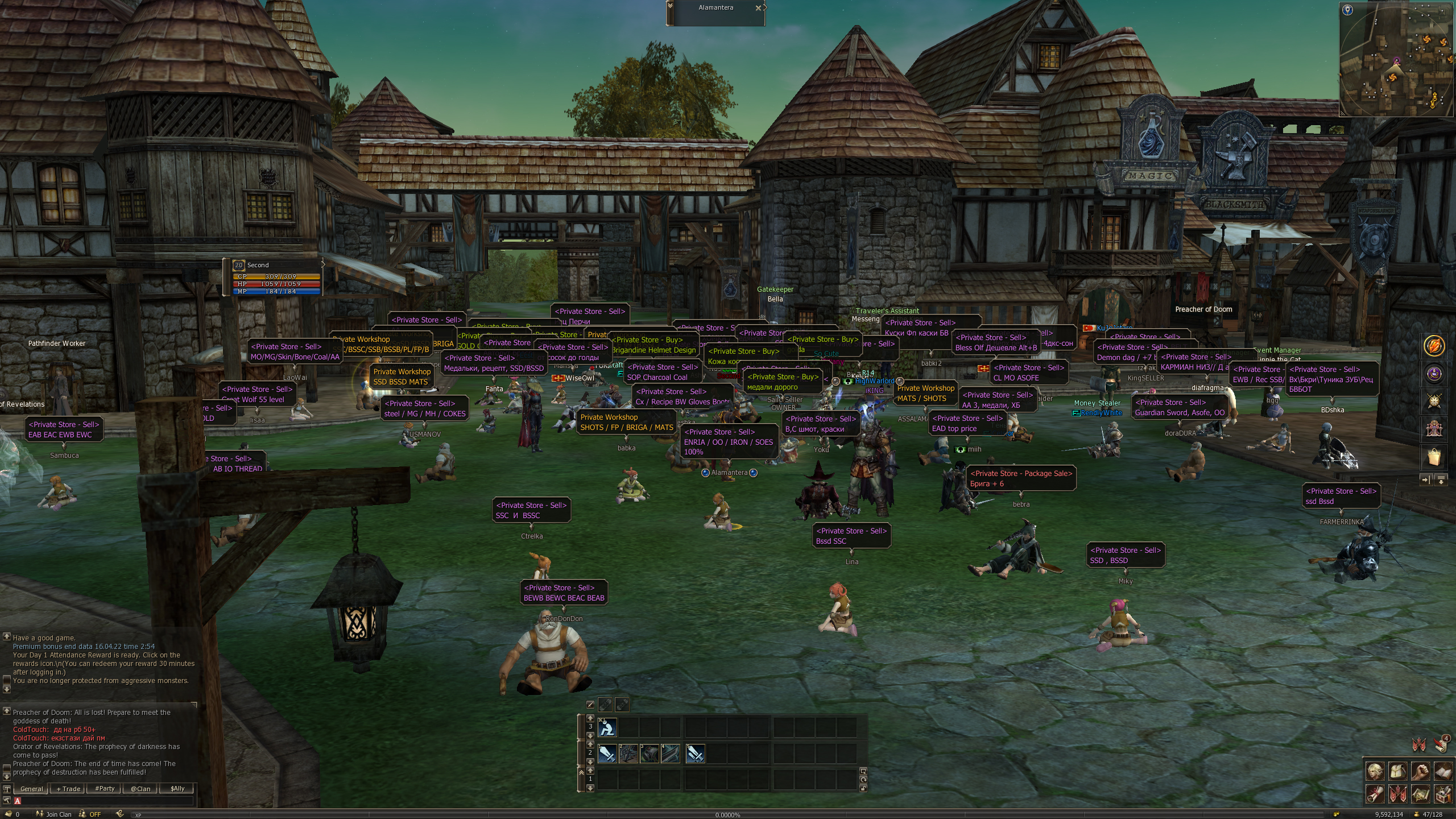Use the hammer skill in slot 3
The width and height of the screenshot is (1456, 819).
(650, 754)
